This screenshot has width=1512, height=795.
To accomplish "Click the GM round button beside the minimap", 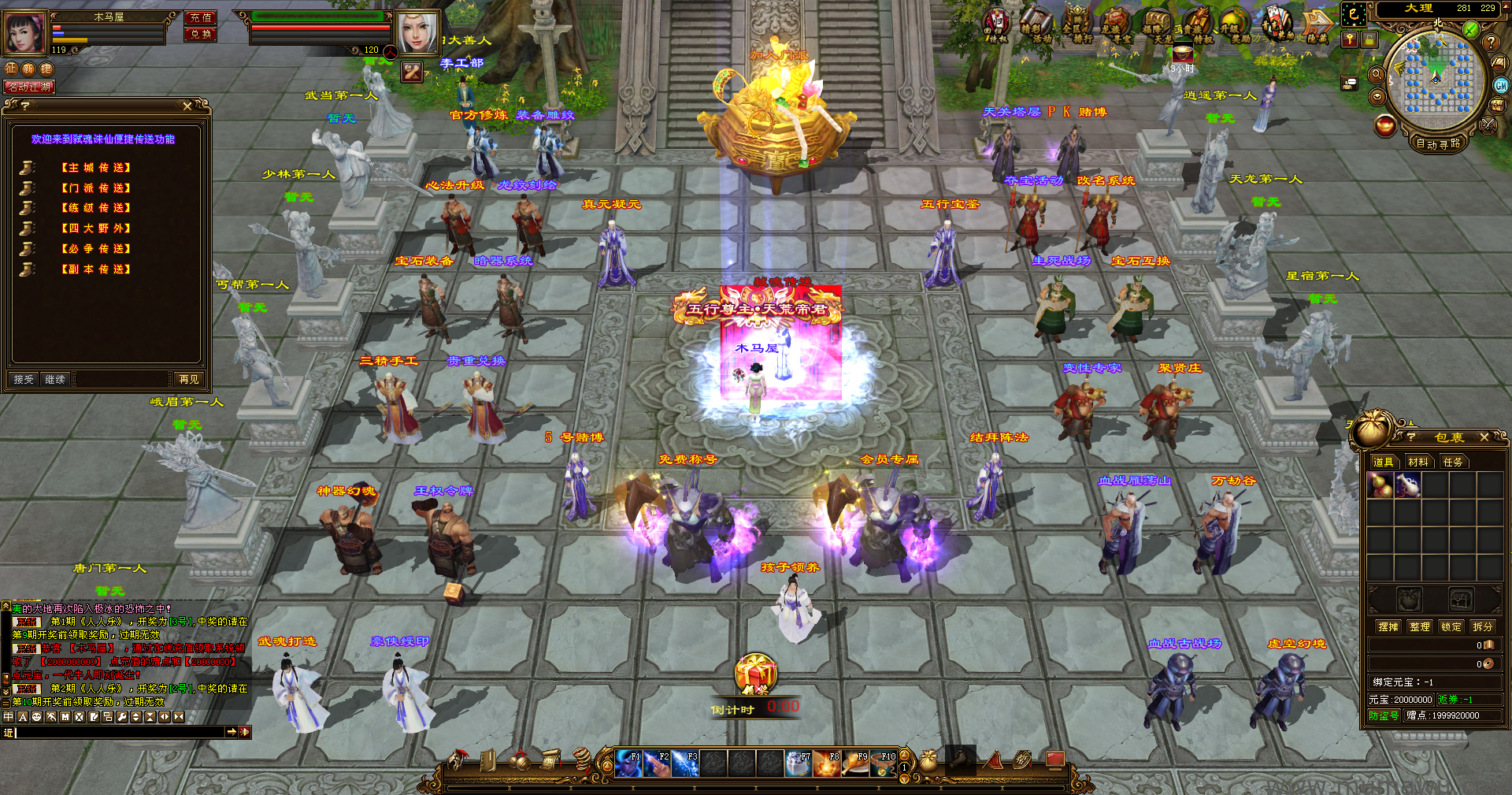I will [x=1501, y=86].
